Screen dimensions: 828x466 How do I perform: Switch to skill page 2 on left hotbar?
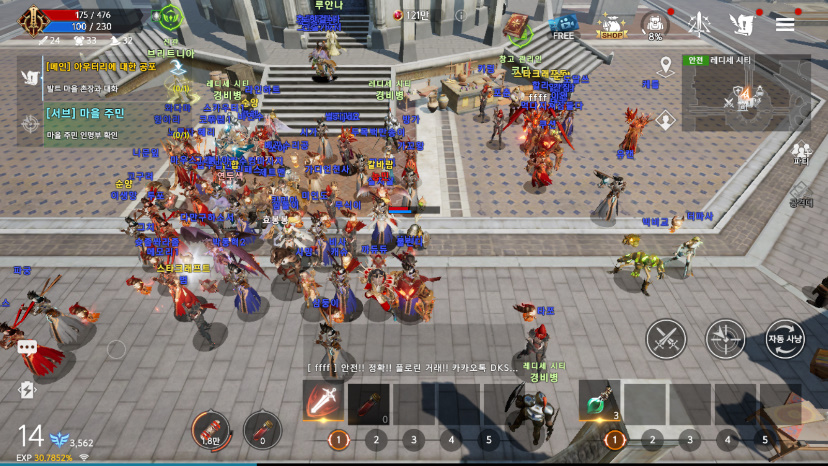pos(376,439)
